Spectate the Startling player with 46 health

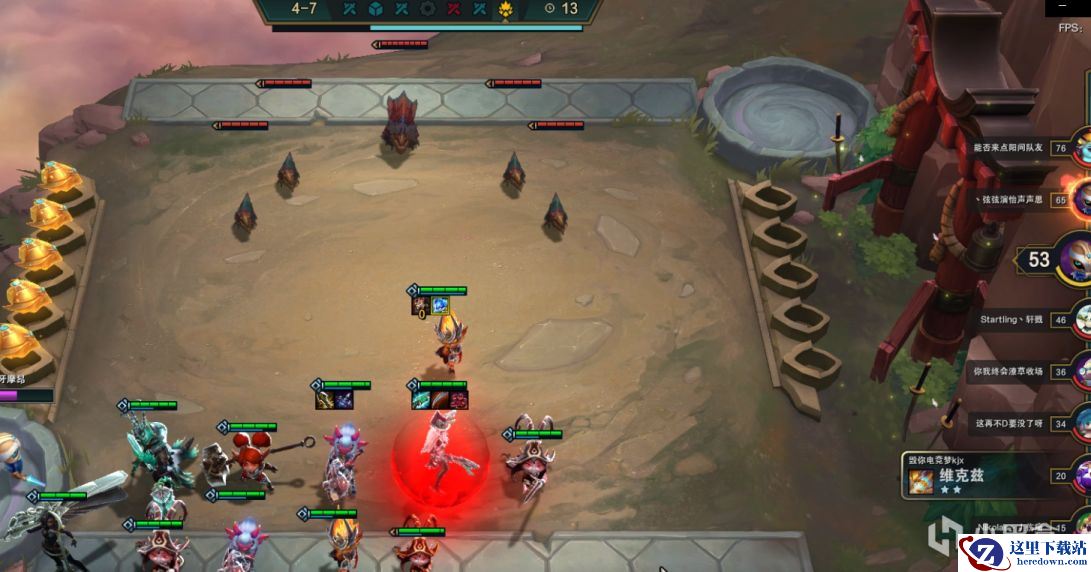click(1020, 321)
